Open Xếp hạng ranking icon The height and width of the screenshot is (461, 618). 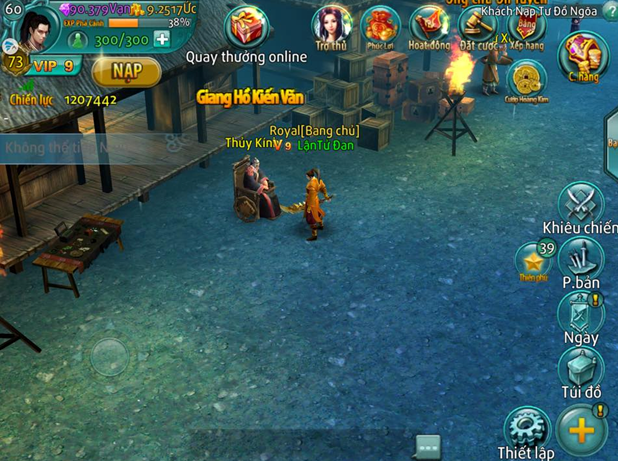point(525,28)
